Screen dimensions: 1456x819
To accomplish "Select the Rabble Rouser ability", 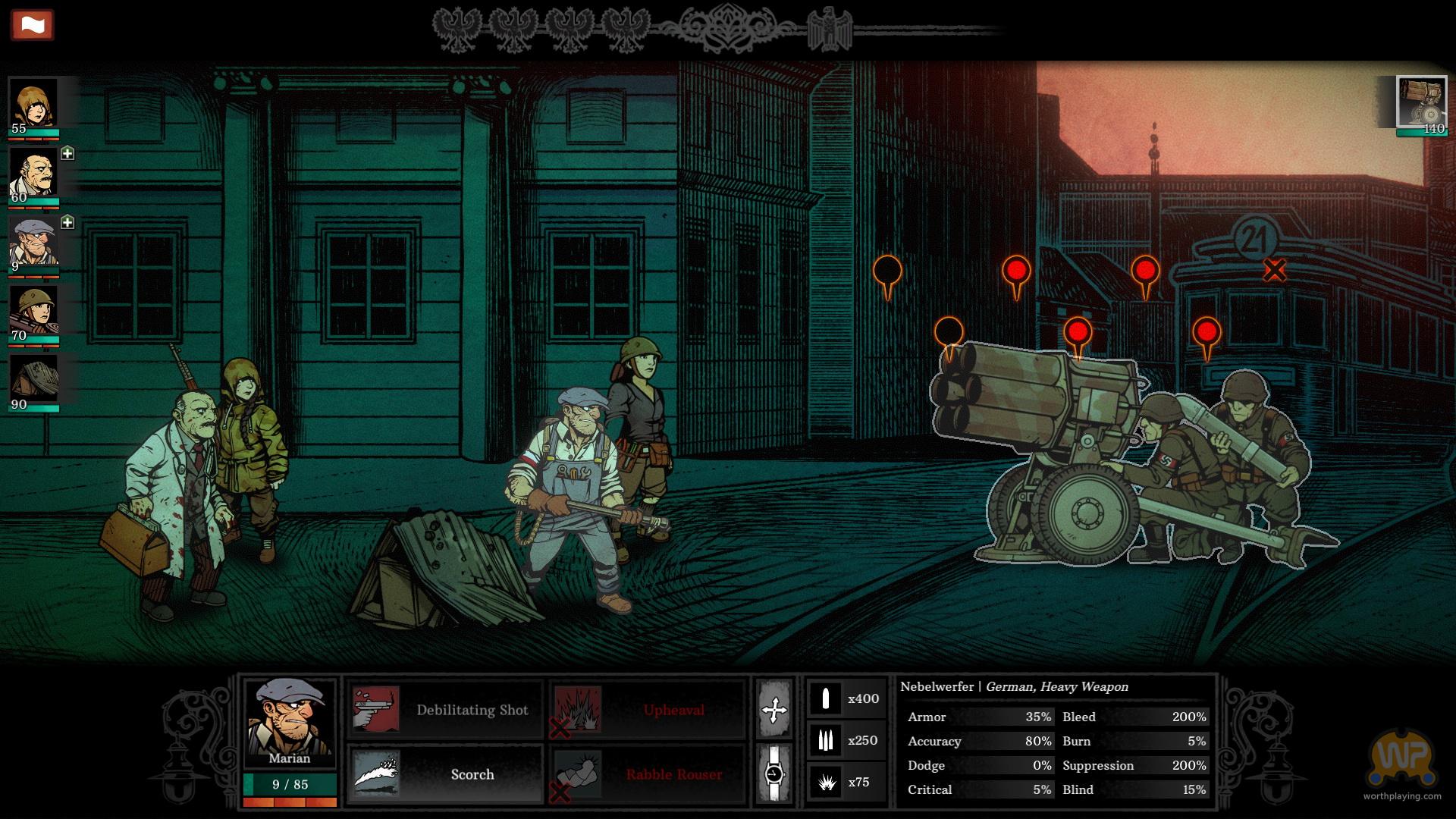I will tap(648, 774).
